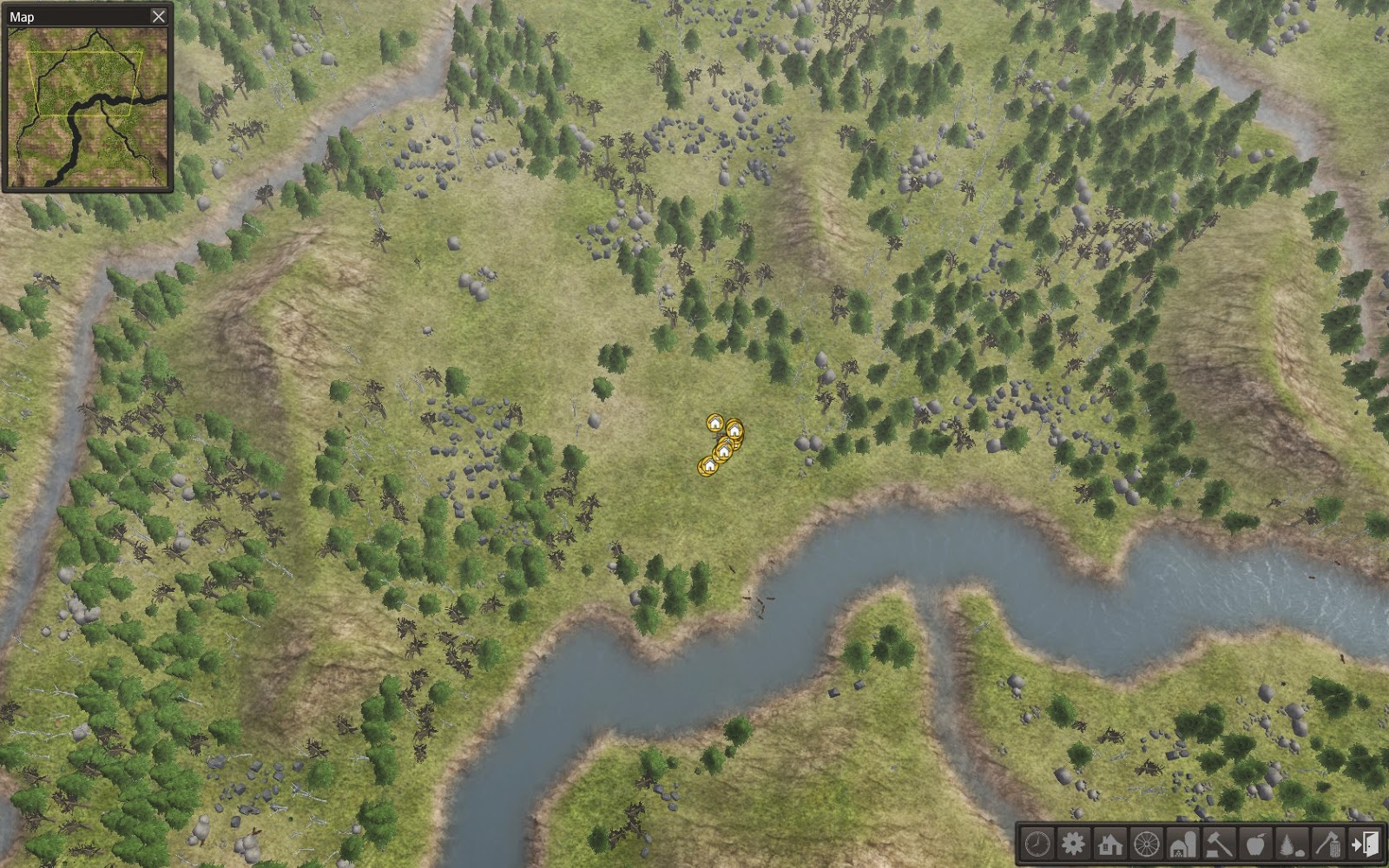Click the Map window title bar
Viewport: 1389px width, 868px height.
(x=78, y=15)
